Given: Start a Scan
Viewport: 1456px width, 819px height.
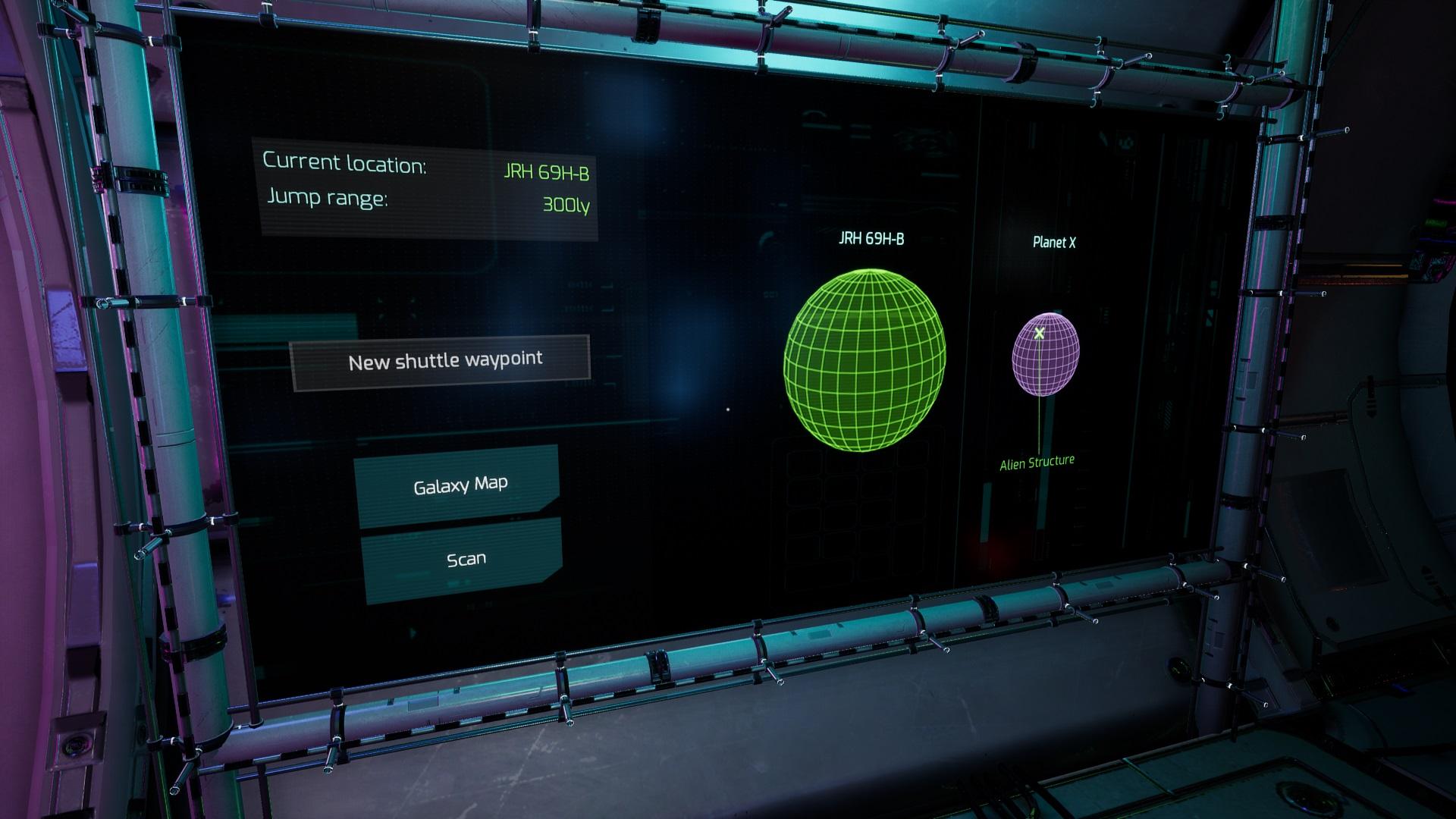Looking at the screenshot, I should coord(464,560).
